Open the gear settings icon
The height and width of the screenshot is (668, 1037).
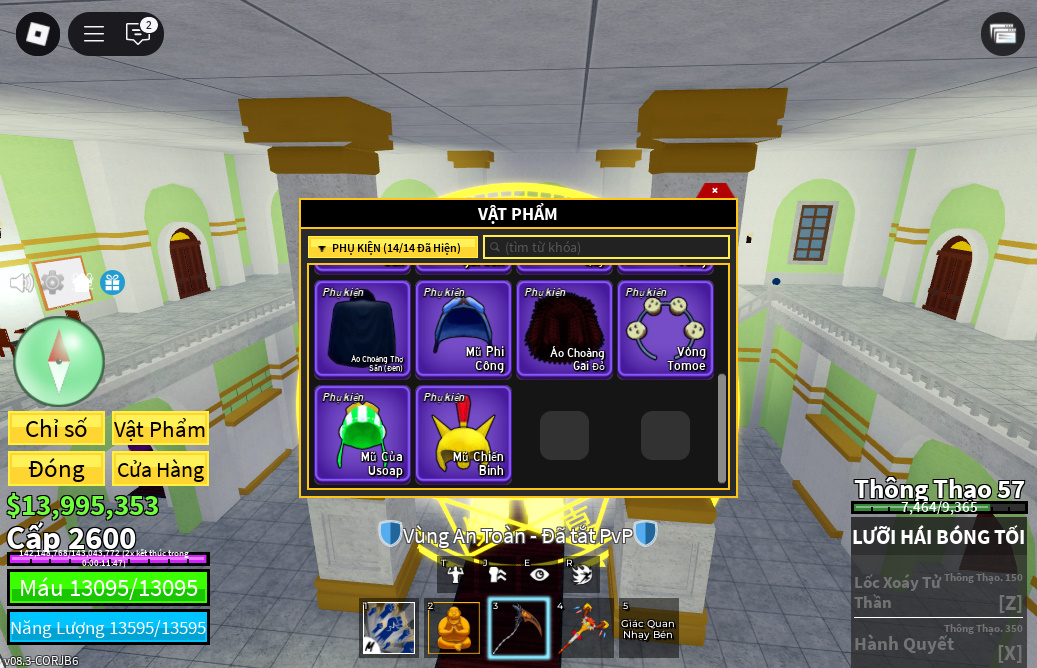[x=52, y=283]
